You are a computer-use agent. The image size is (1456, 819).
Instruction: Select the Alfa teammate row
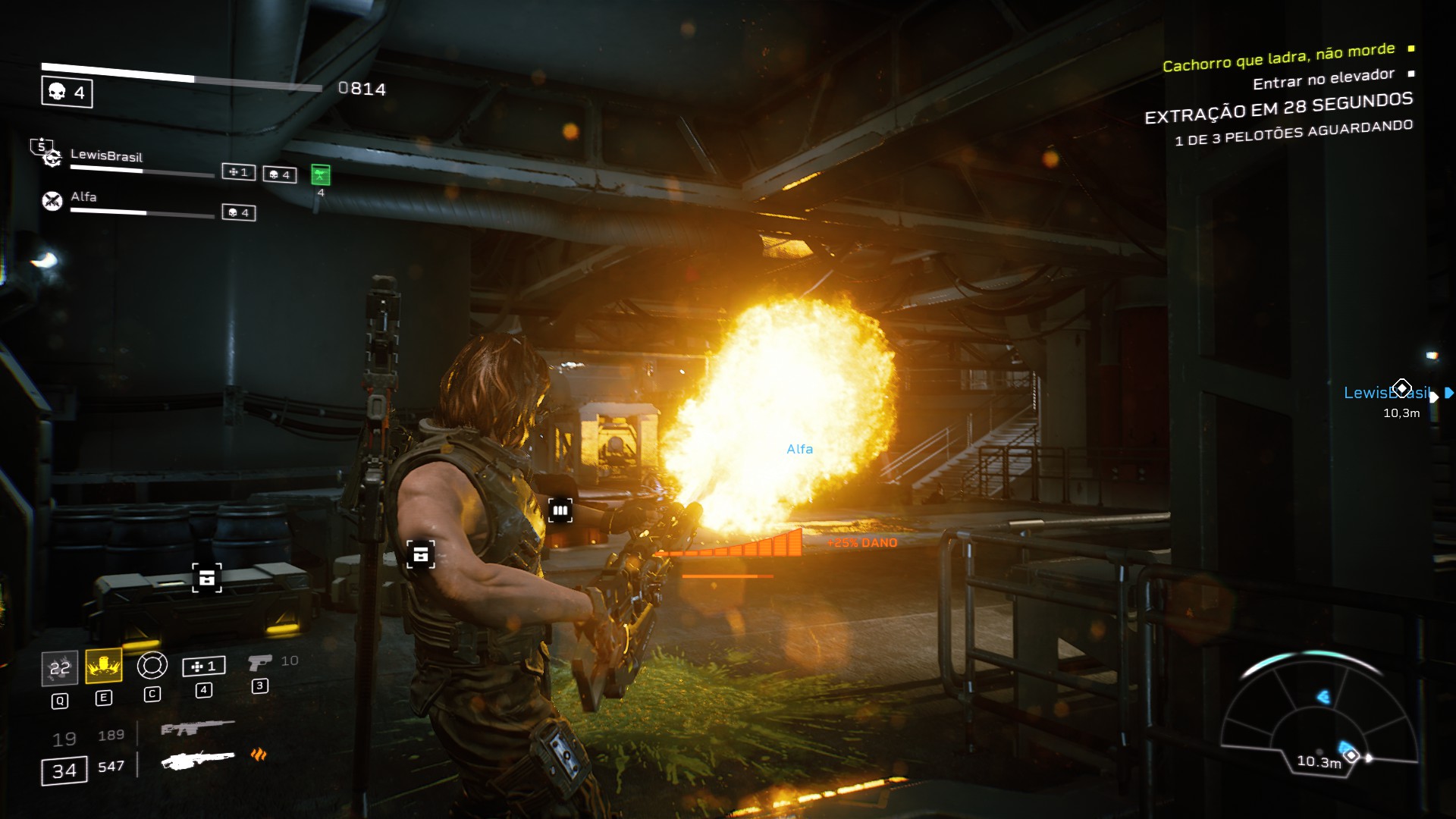(83, 197)
